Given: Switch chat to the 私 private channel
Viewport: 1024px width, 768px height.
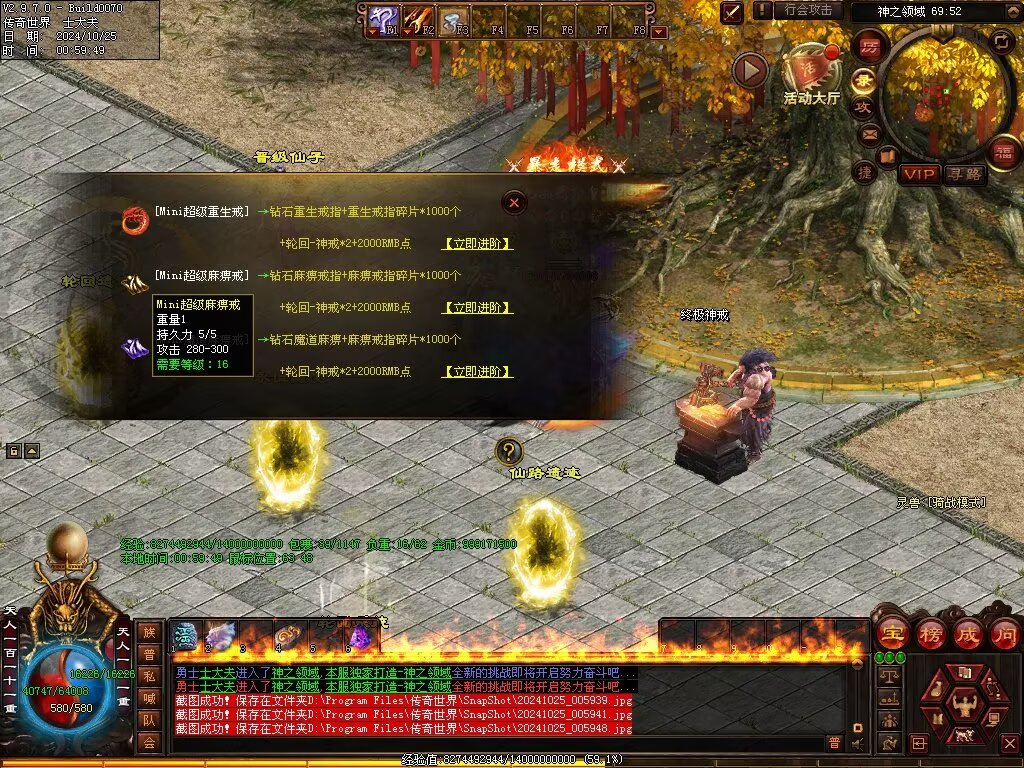Looking at the screenshot, I should click(x=149, y=675).
